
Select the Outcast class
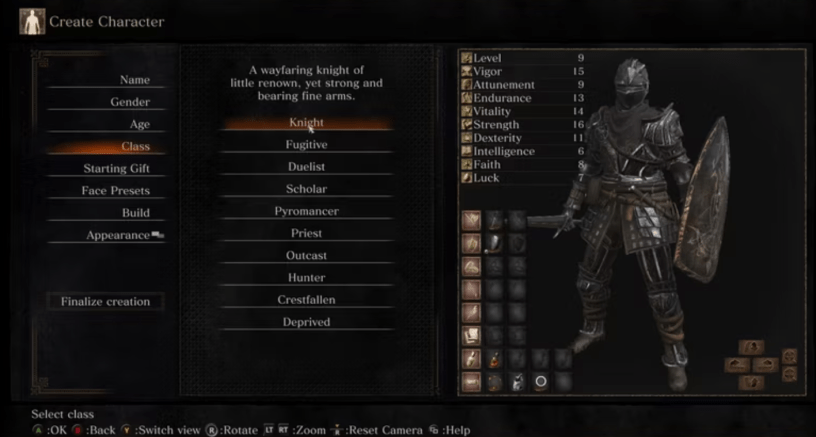click(306, 255)
